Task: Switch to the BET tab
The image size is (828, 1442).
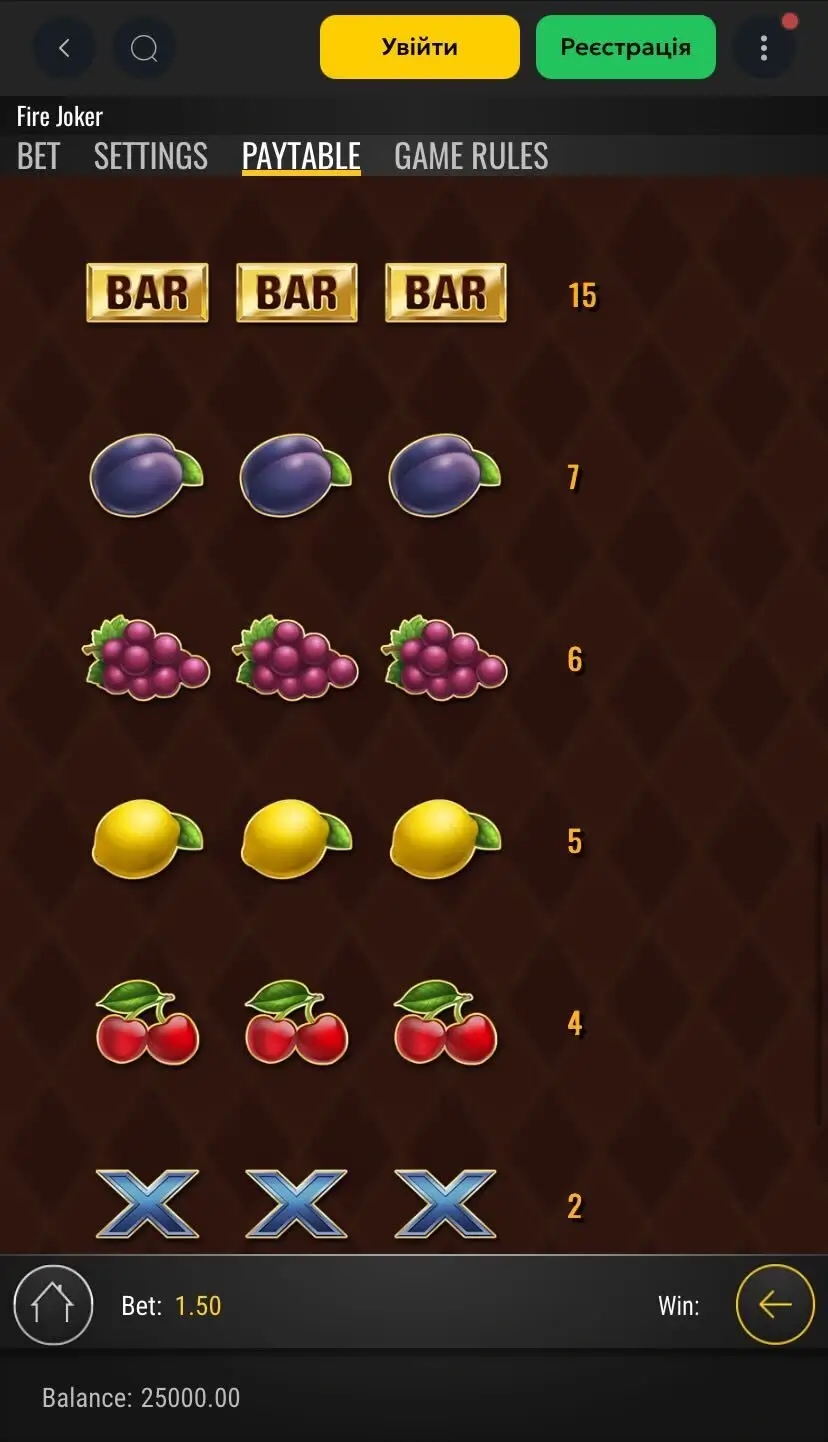Action: (x=38, y=156)
